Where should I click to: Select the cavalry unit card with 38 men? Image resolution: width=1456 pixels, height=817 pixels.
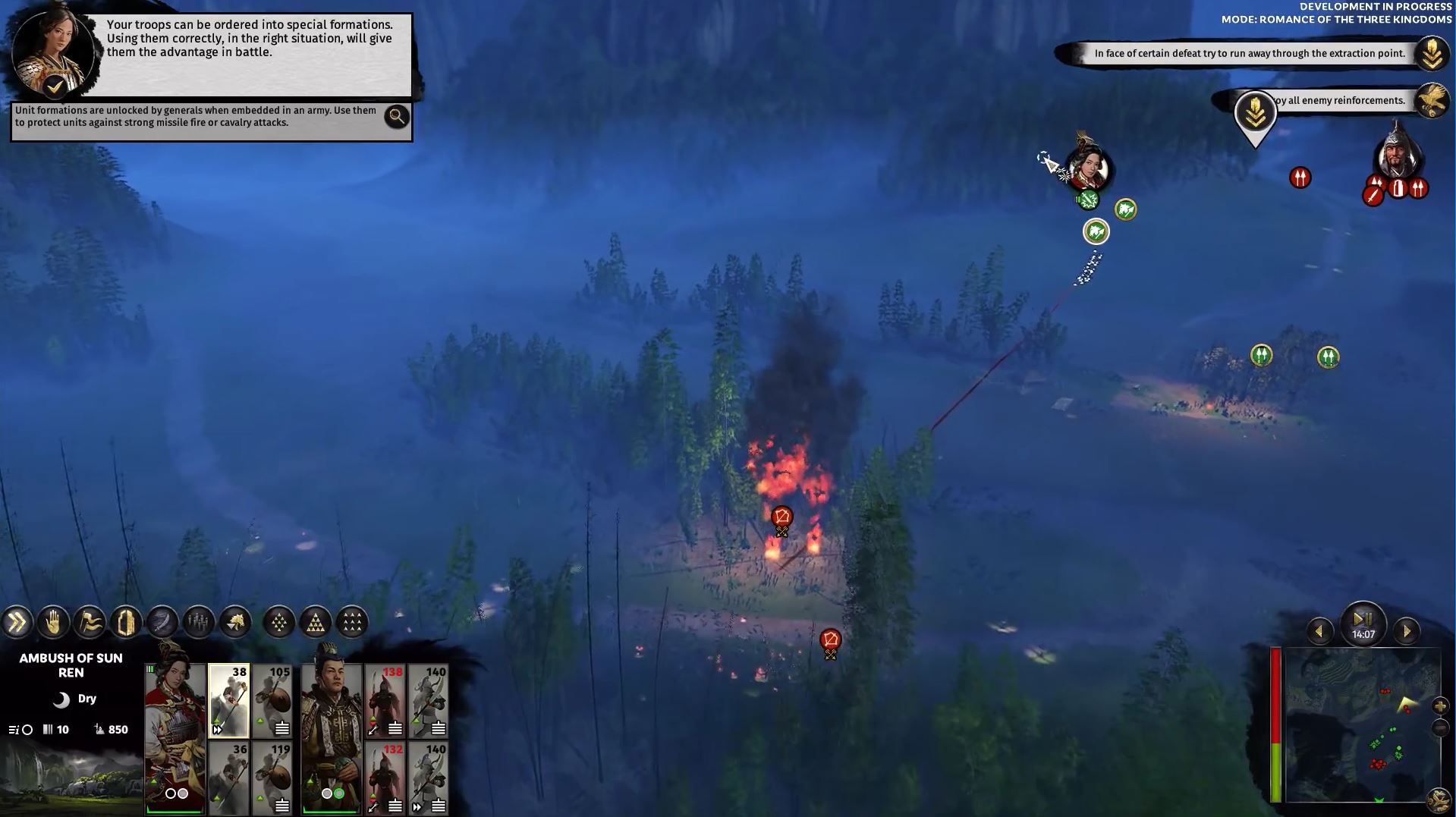pos(228,701)
